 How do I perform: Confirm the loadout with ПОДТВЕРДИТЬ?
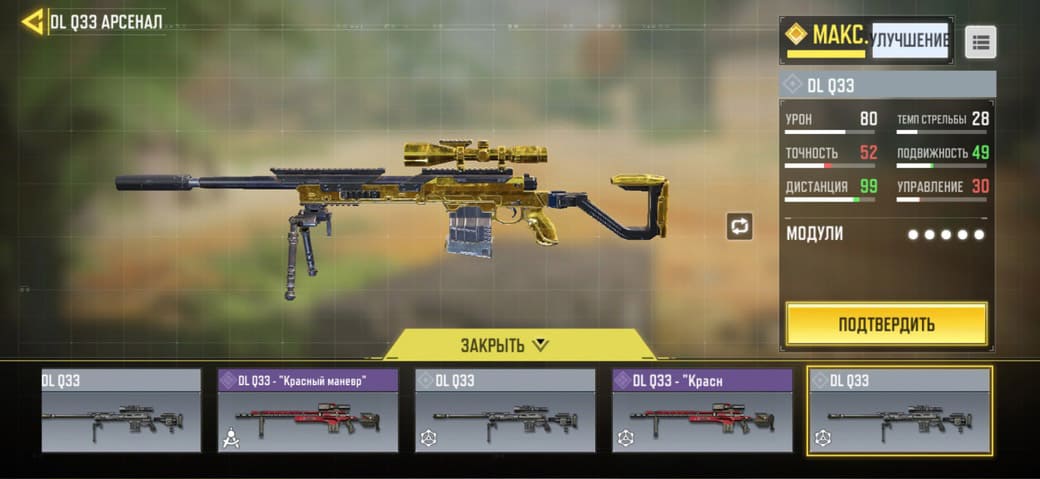click(886, 324)
